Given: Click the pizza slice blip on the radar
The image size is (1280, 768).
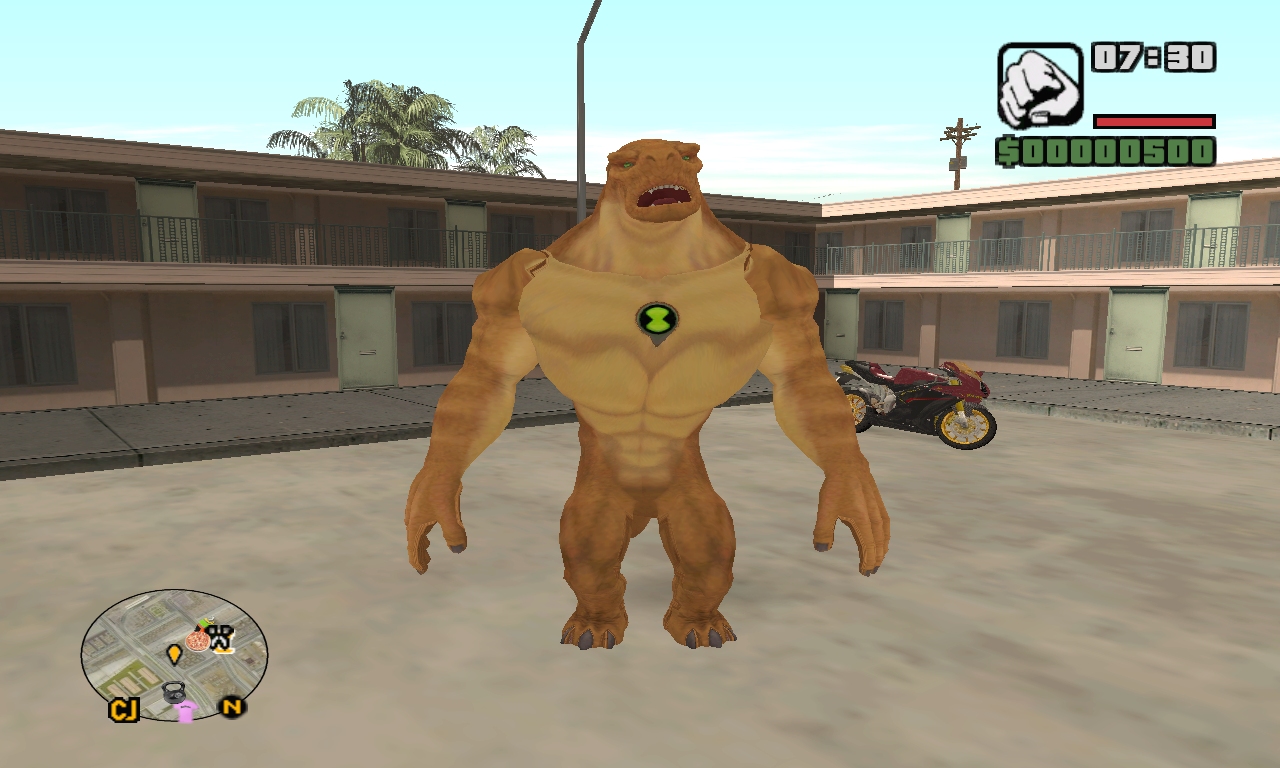Looking at the screenshot, I should point(197,641).
